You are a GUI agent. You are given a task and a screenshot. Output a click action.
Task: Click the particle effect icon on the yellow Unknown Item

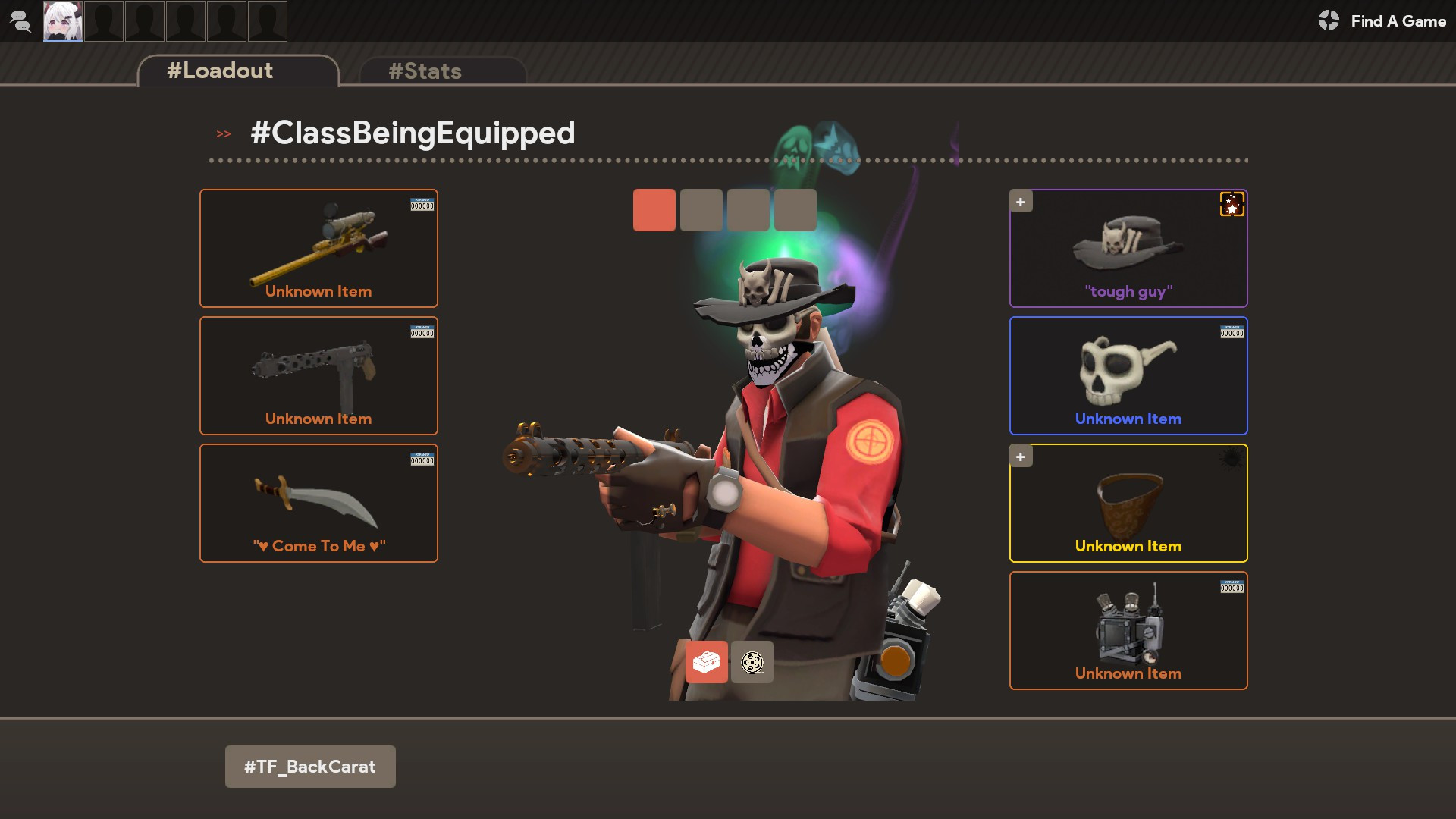point(1233,458)
